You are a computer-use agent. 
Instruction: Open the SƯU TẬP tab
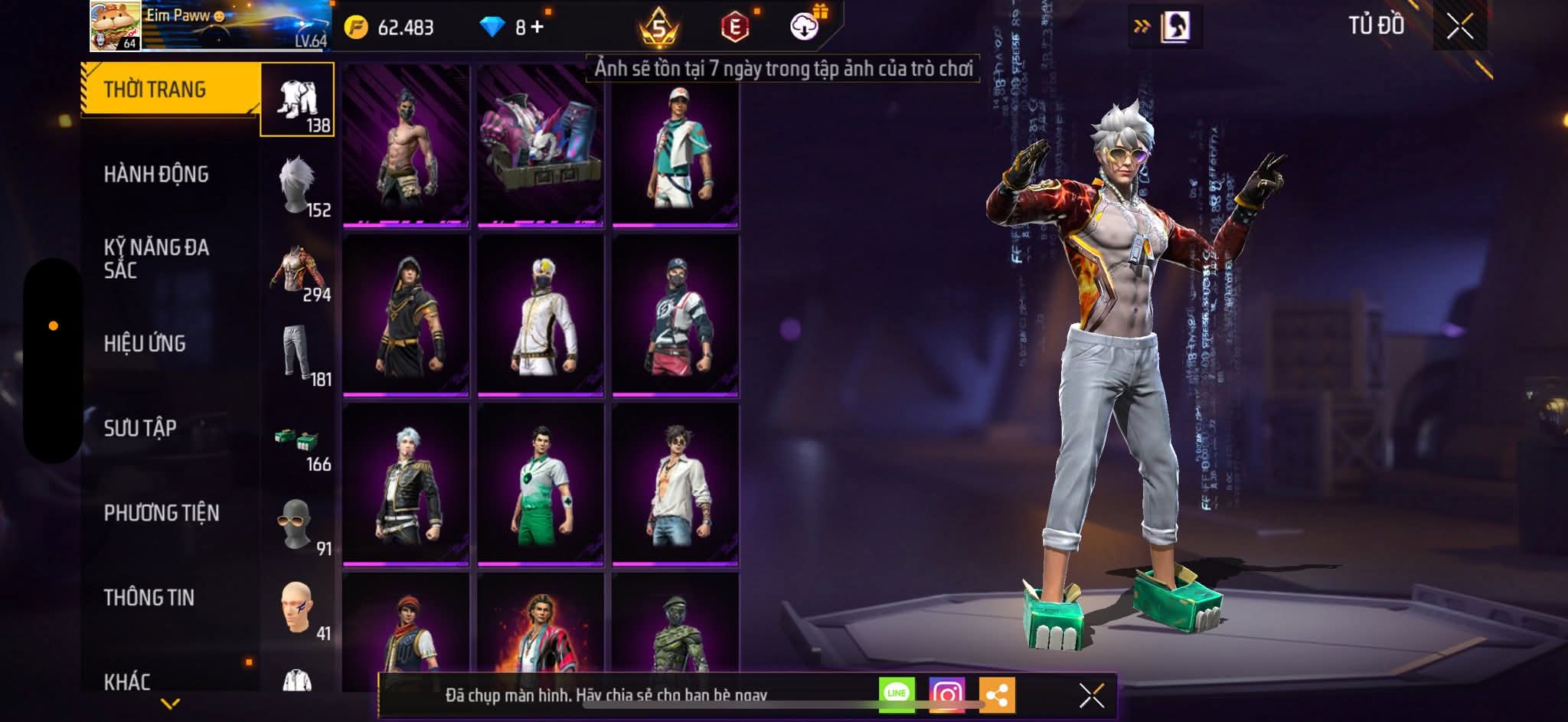[x=140, y=428]
